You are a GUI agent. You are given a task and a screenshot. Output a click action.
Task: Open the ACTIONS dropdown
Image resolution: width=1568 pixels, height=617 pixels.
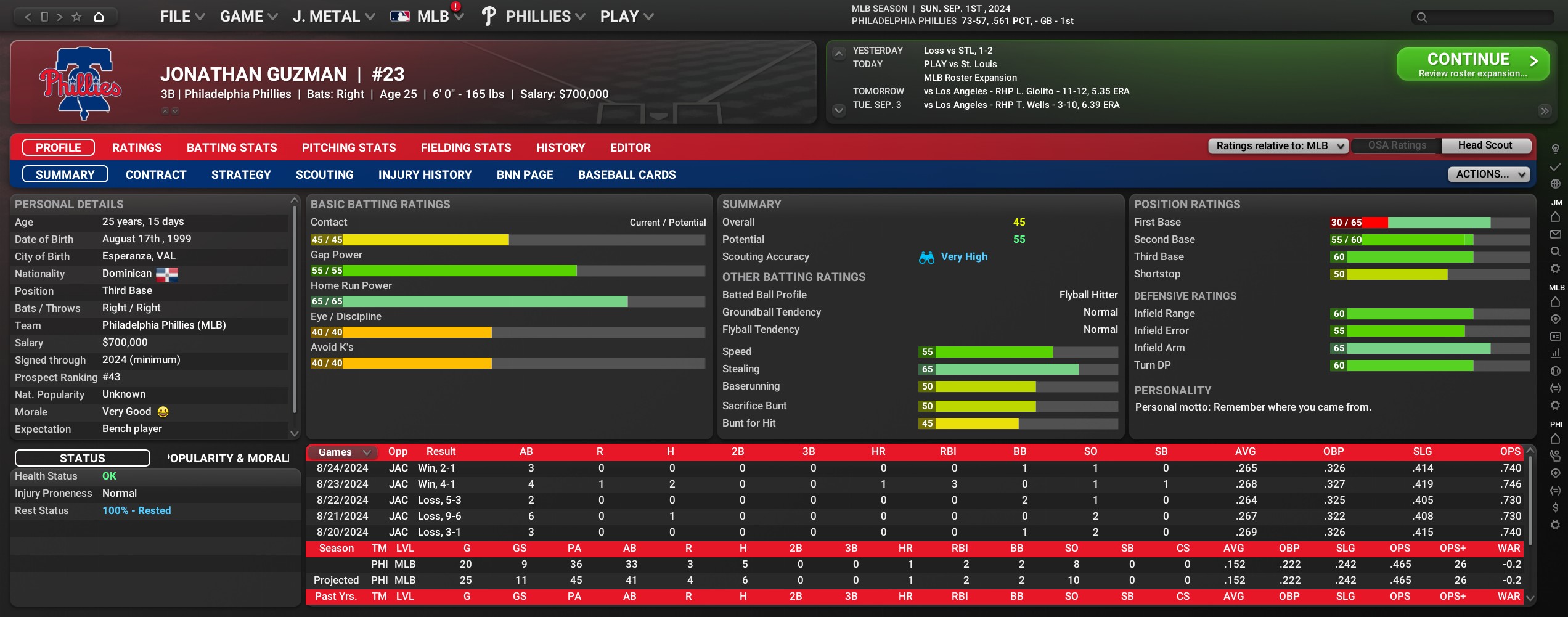point(1488,174)
